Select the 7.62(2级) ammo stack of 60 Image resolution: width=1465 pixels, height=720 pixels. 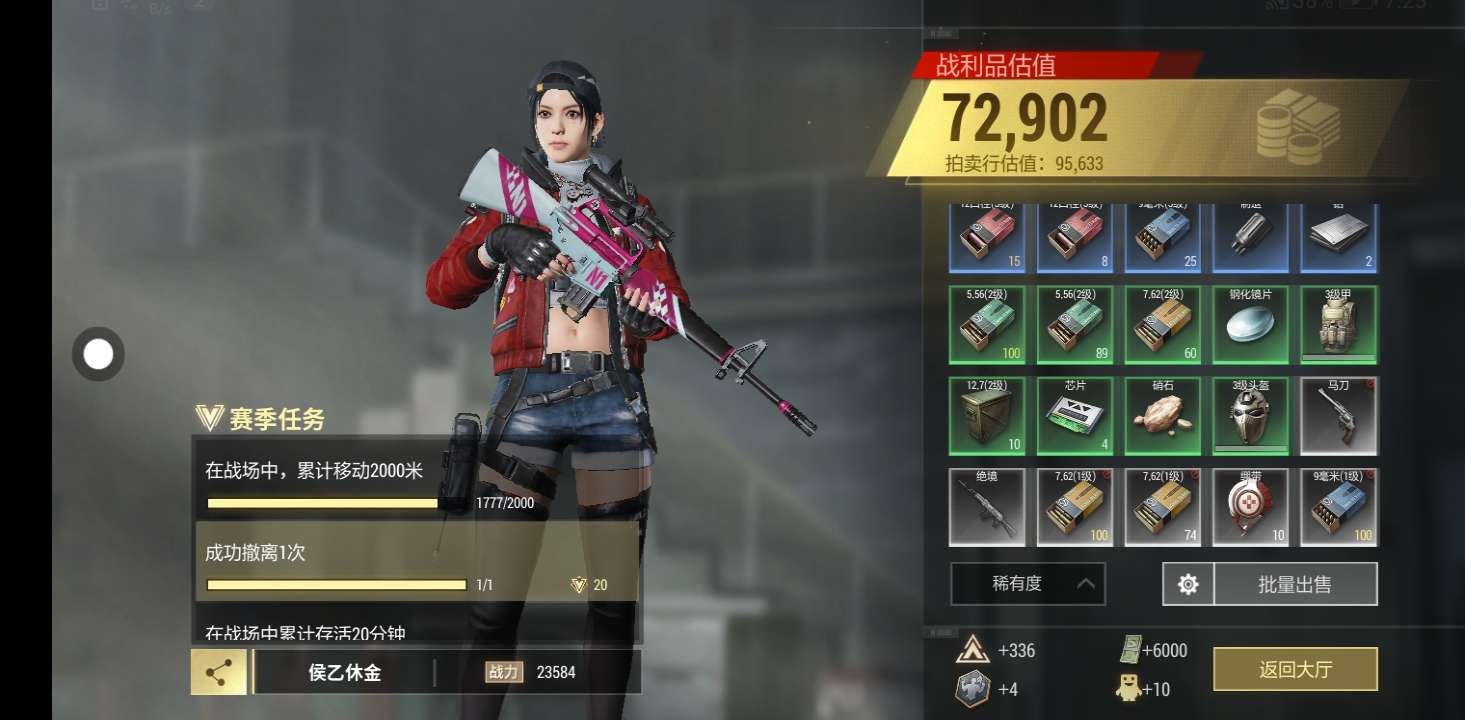[x=1162, y=325]
